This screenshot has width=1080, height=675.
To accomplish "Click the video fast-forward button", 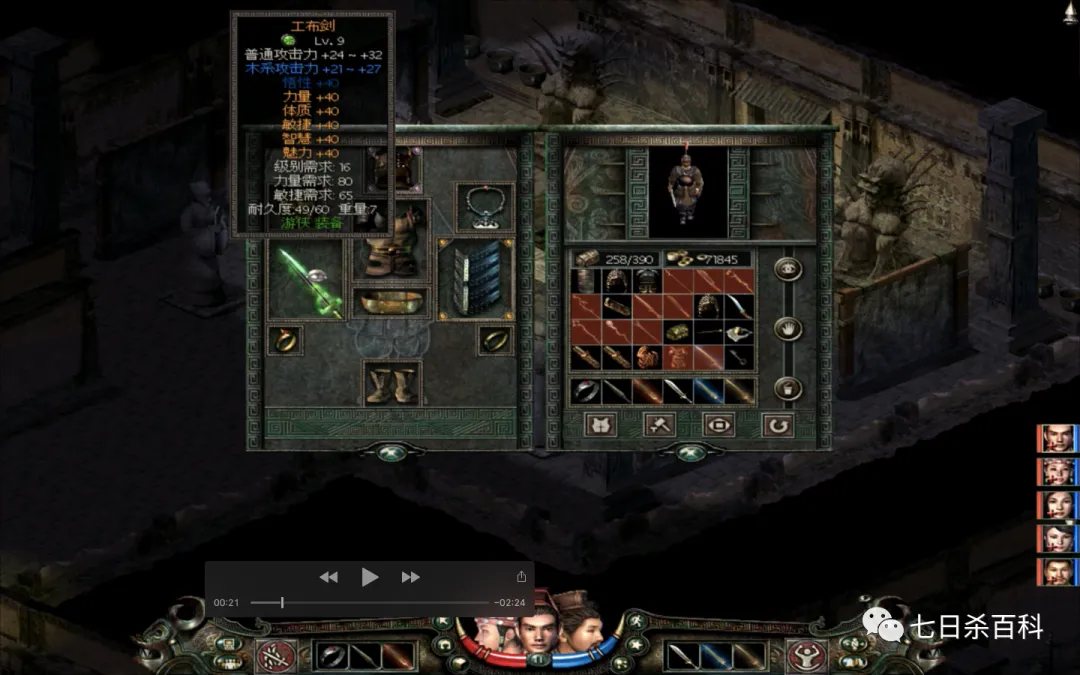I will [410, 577].
